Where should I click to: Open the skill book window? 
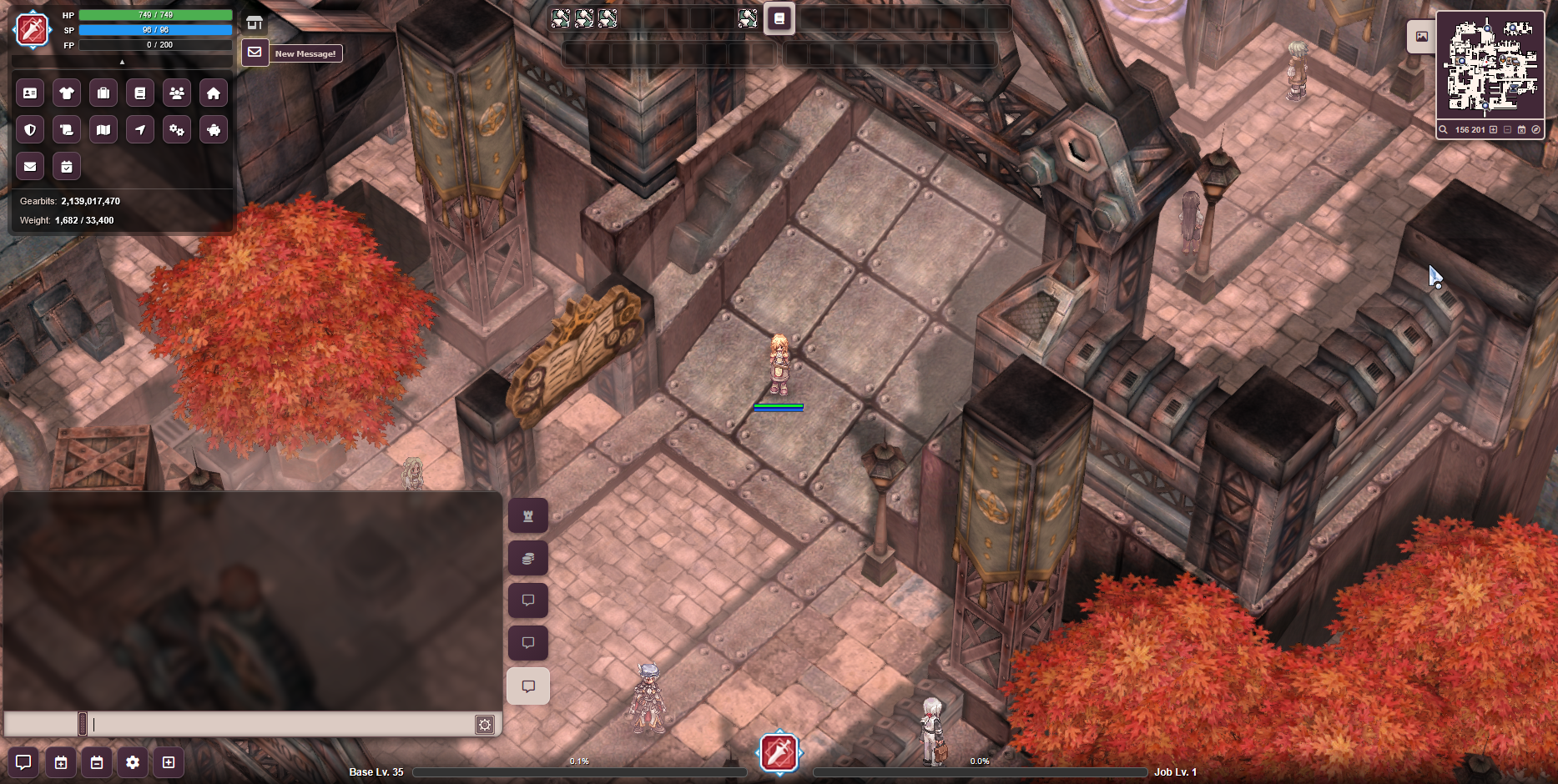tap(140, 93)
